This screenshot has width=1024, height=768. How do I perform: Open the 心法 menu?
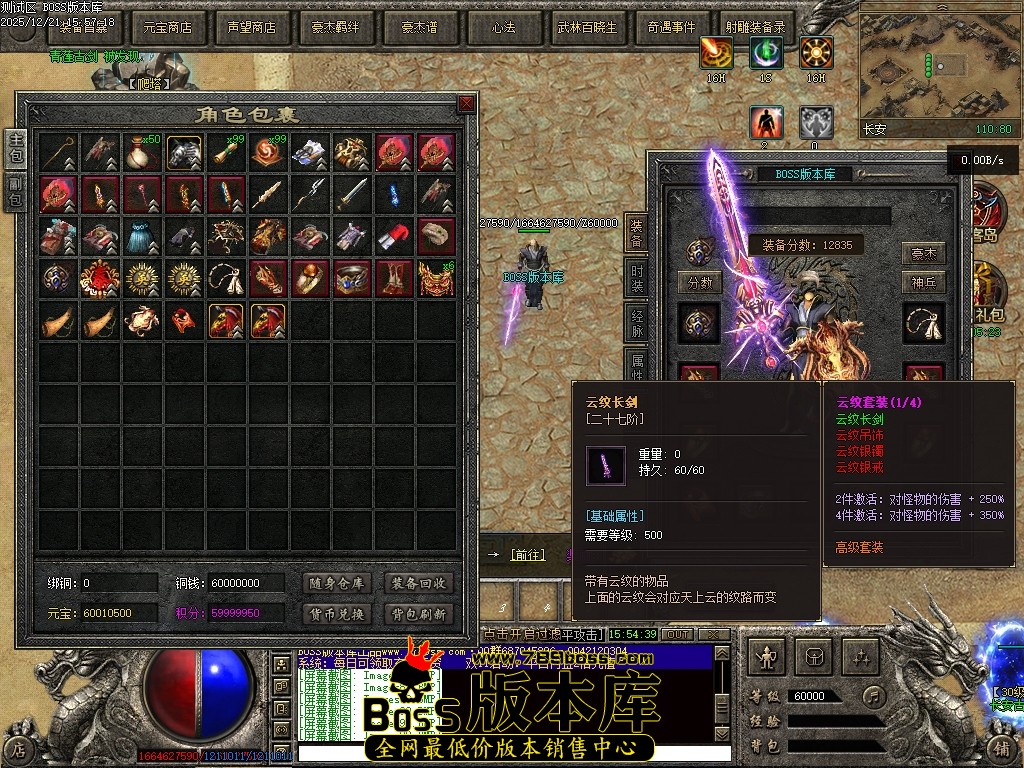[x=503, y=28]
